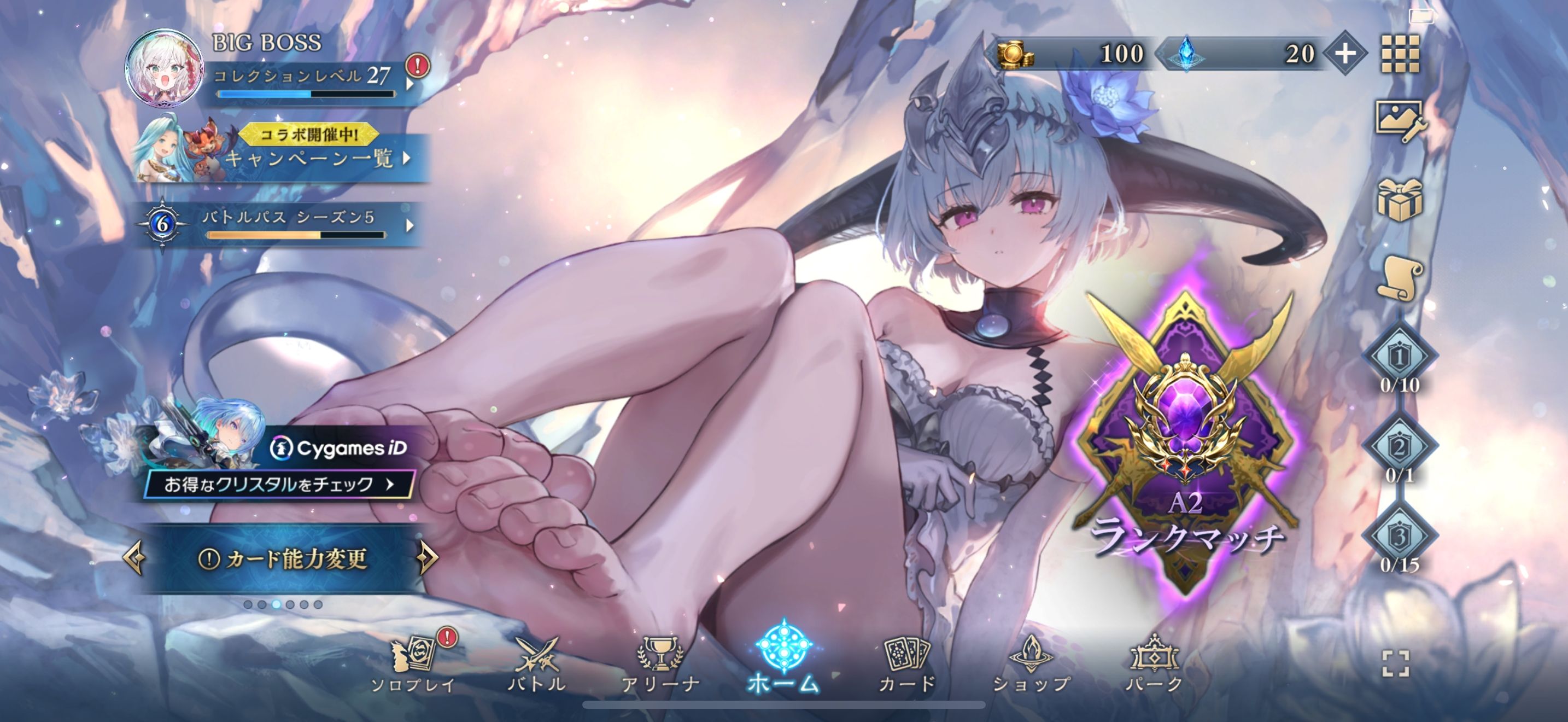Switch to the バトル tab
Screen dimensions: 1568x722
coord(537,663)
